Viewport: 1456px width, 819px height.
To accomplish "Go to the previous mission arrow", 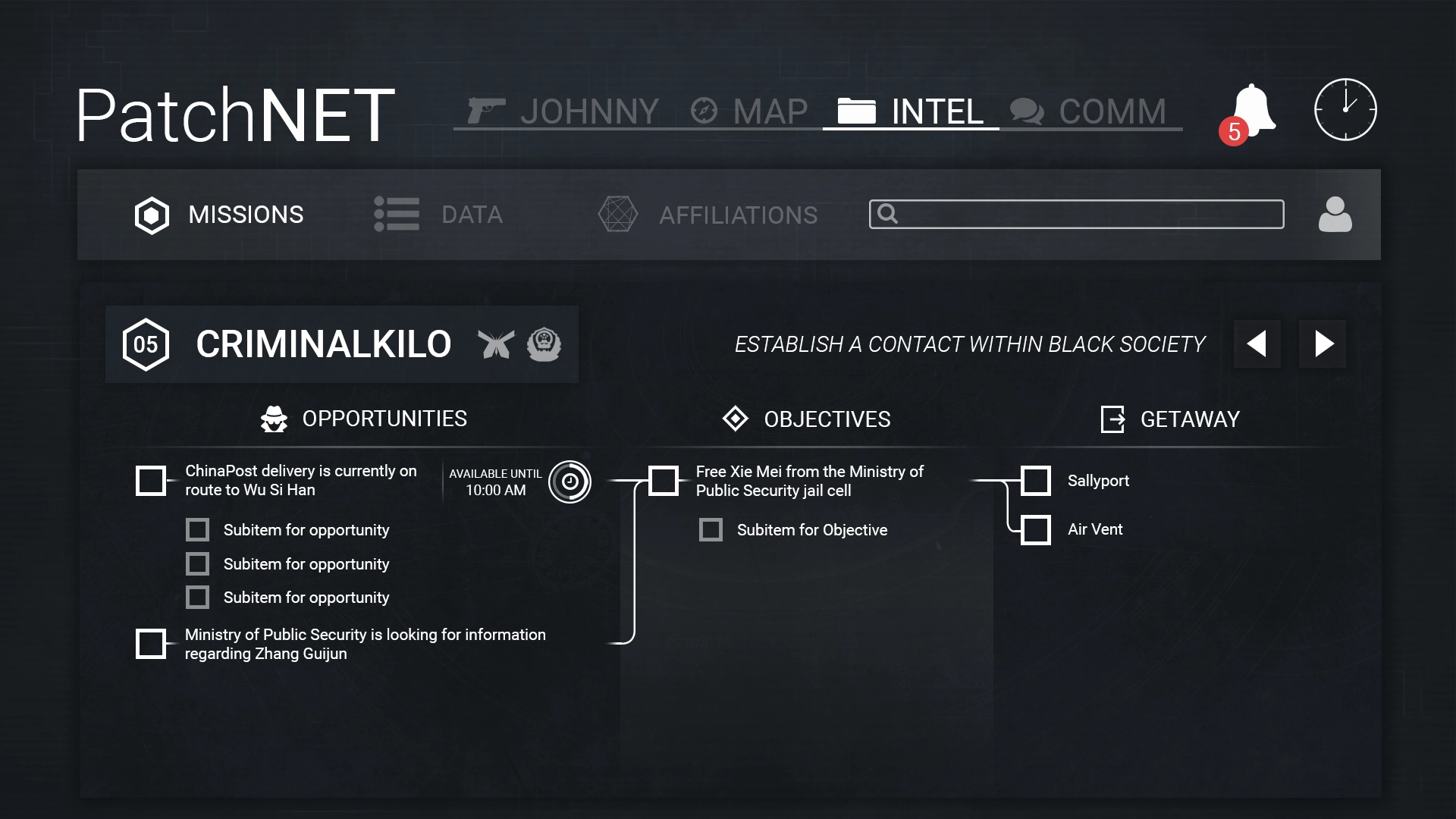I will 1257,344.
